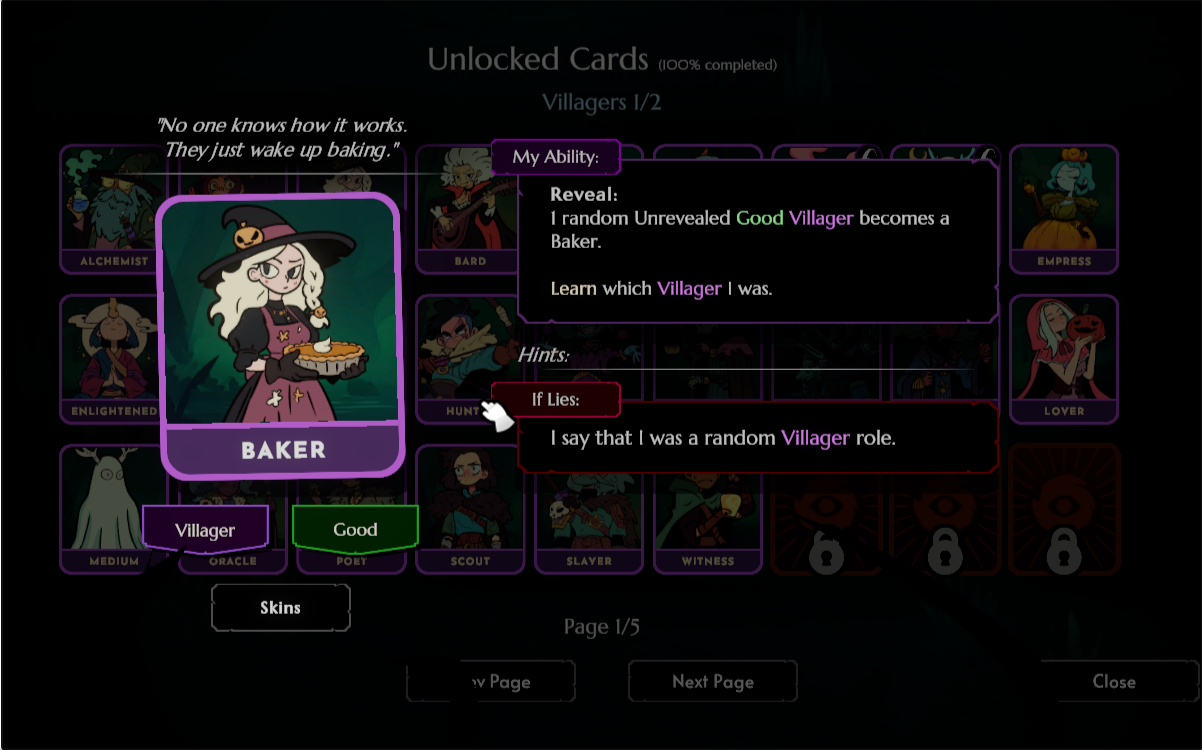
Task: Click the Good alignment tag
Action: tap(355, 529)
